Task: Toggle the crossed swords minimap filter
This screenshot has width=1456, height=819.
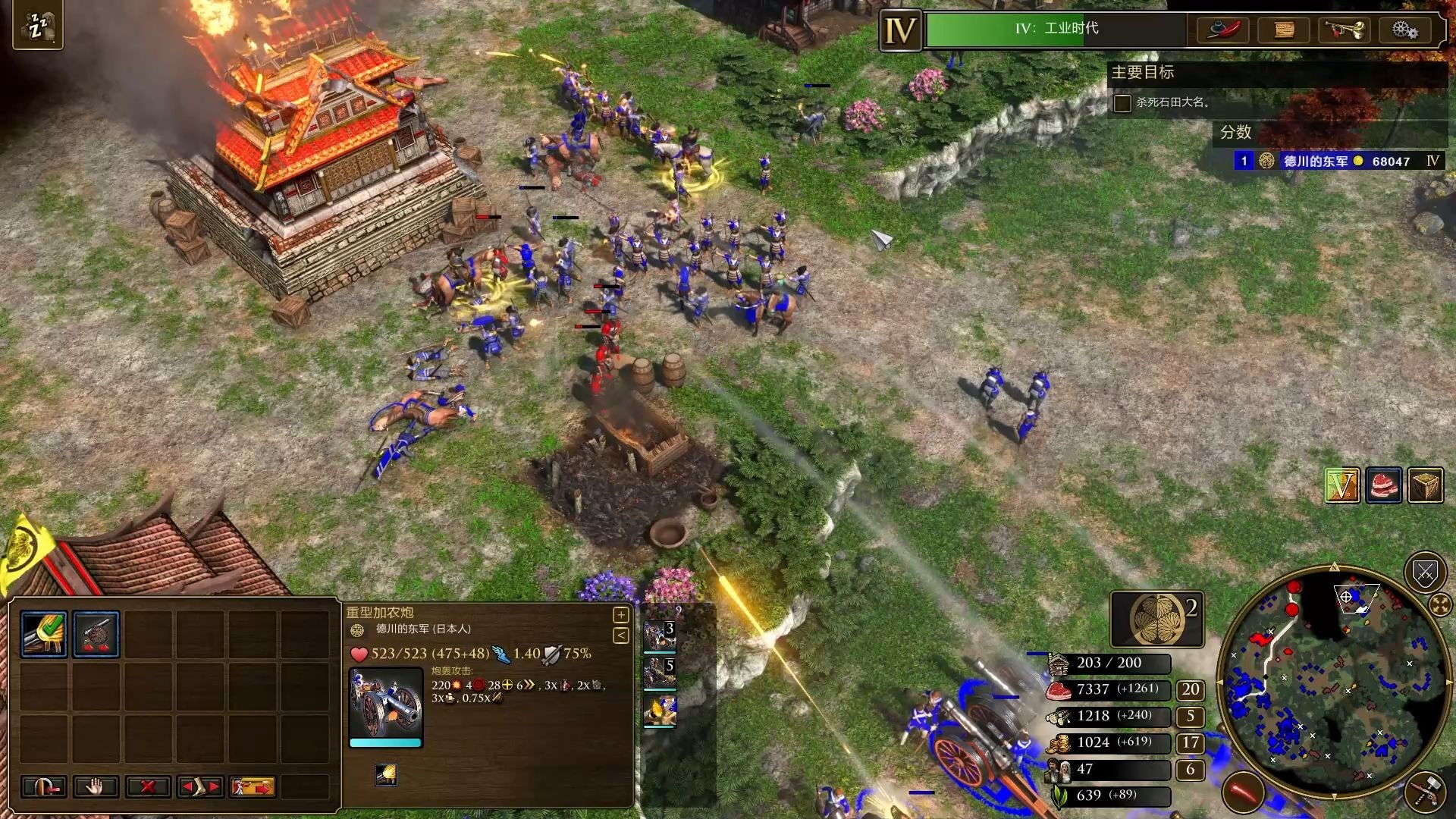Action: (1425, 573)
